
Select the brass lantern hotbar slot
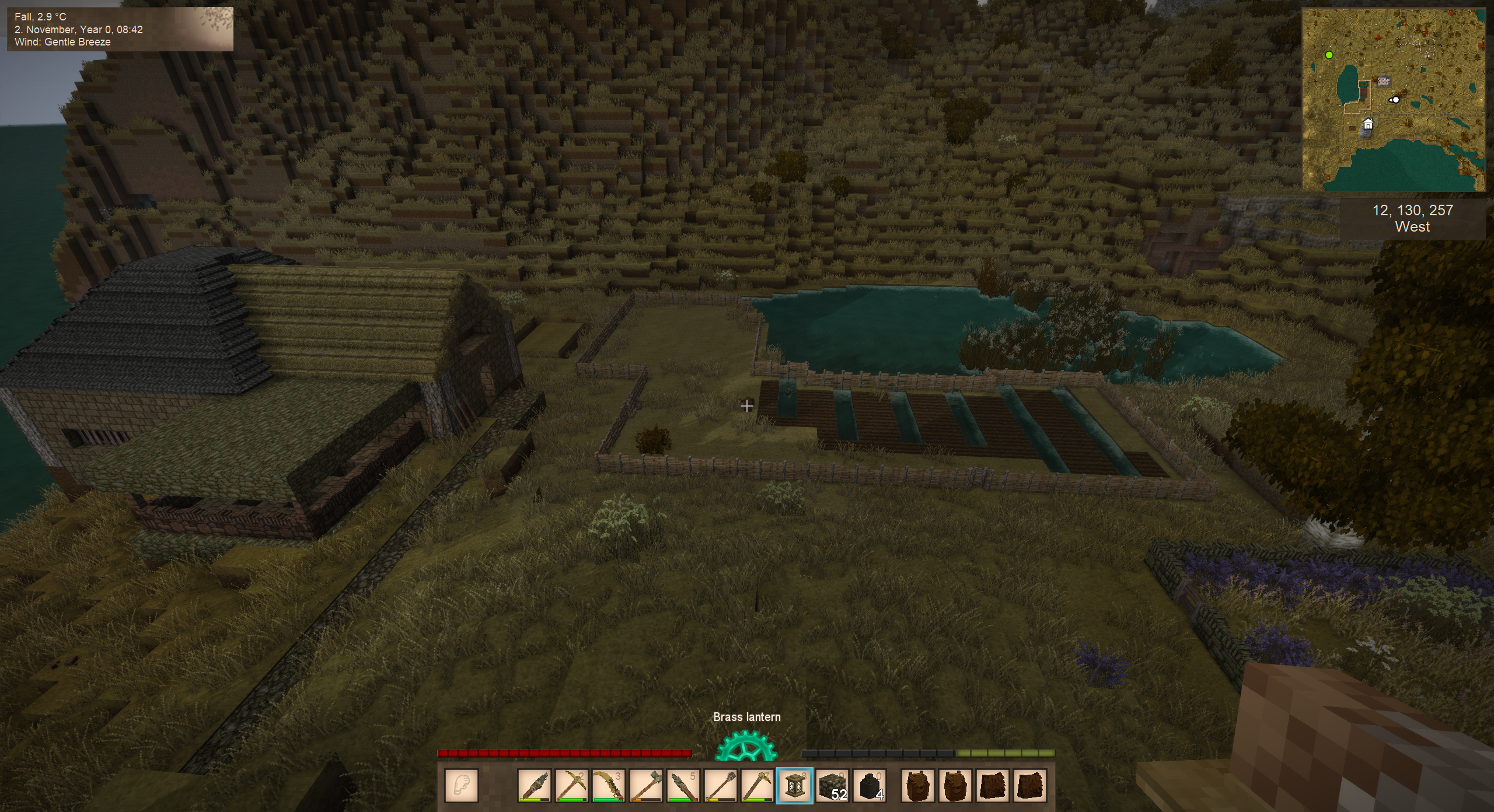[794, 785]
